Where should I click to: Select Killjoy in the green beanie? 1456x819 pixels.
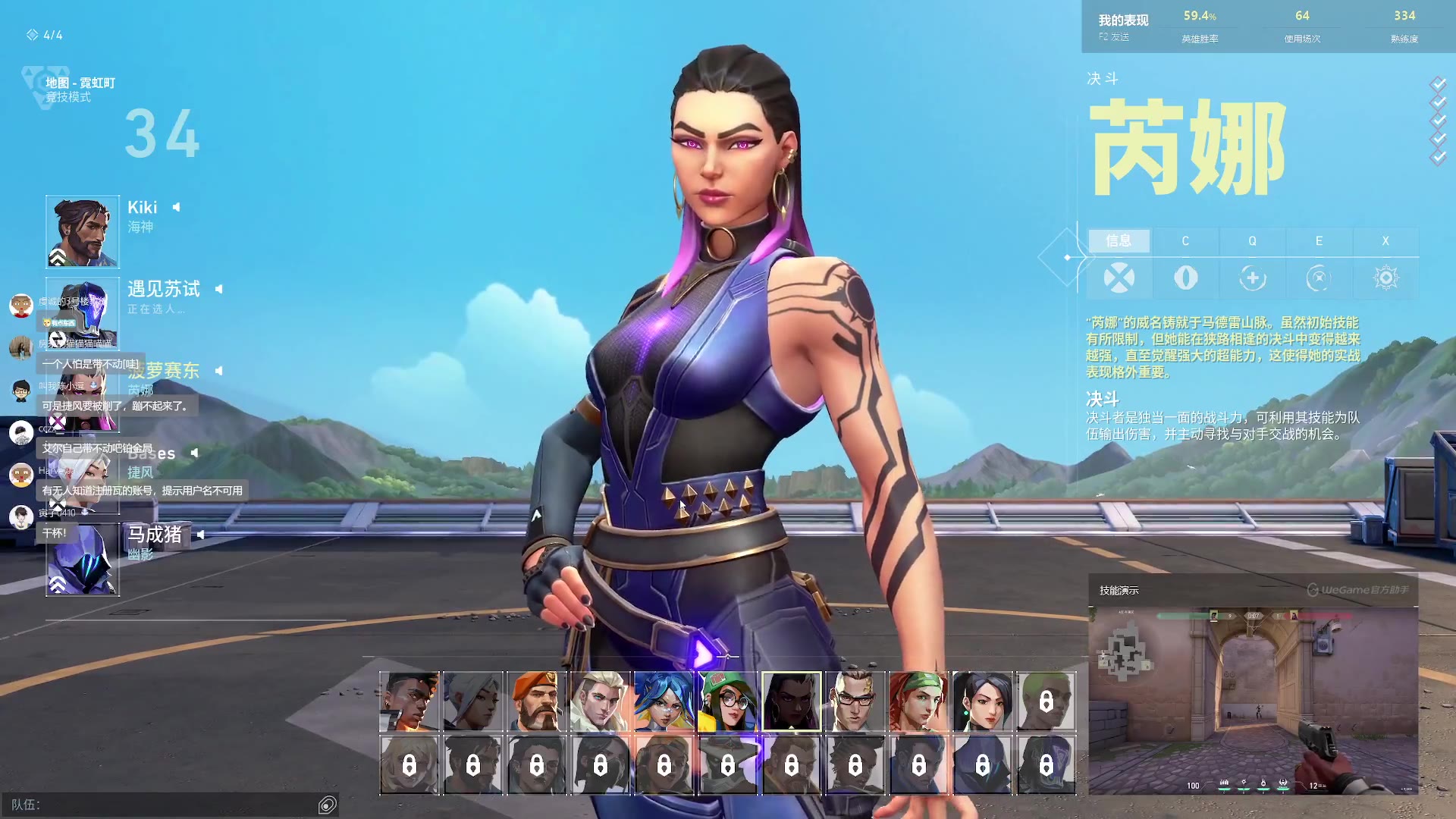[727, 701]
